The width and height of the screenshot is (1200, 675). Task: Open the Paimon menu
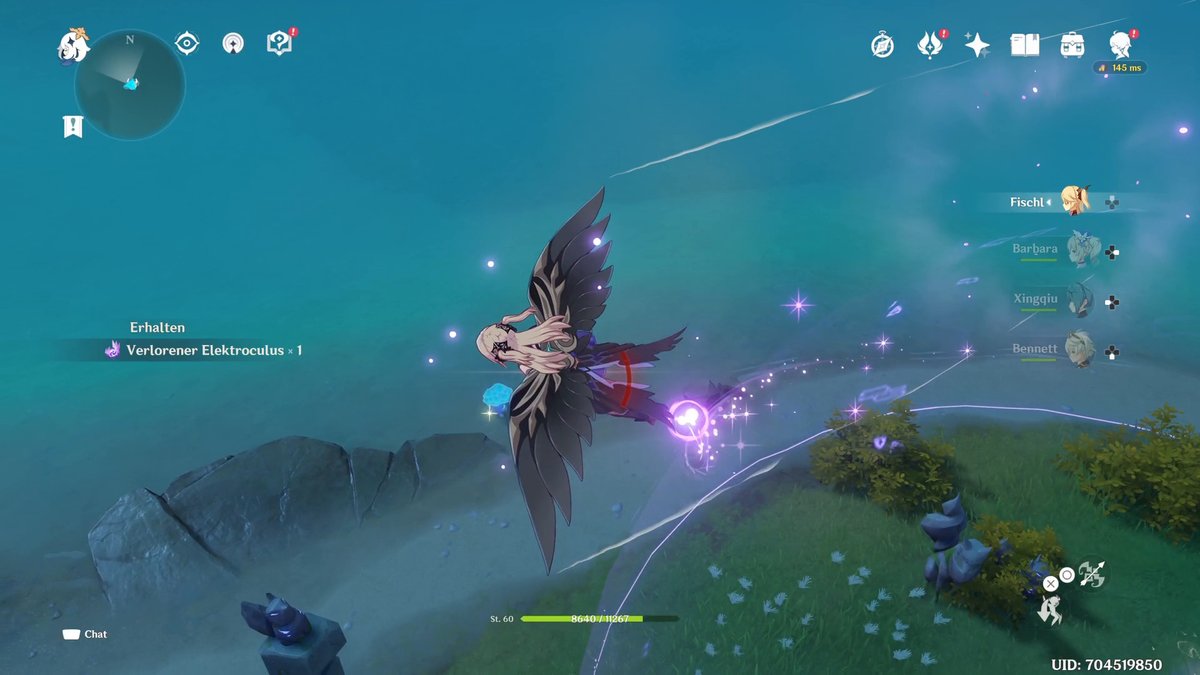(73, 47)
